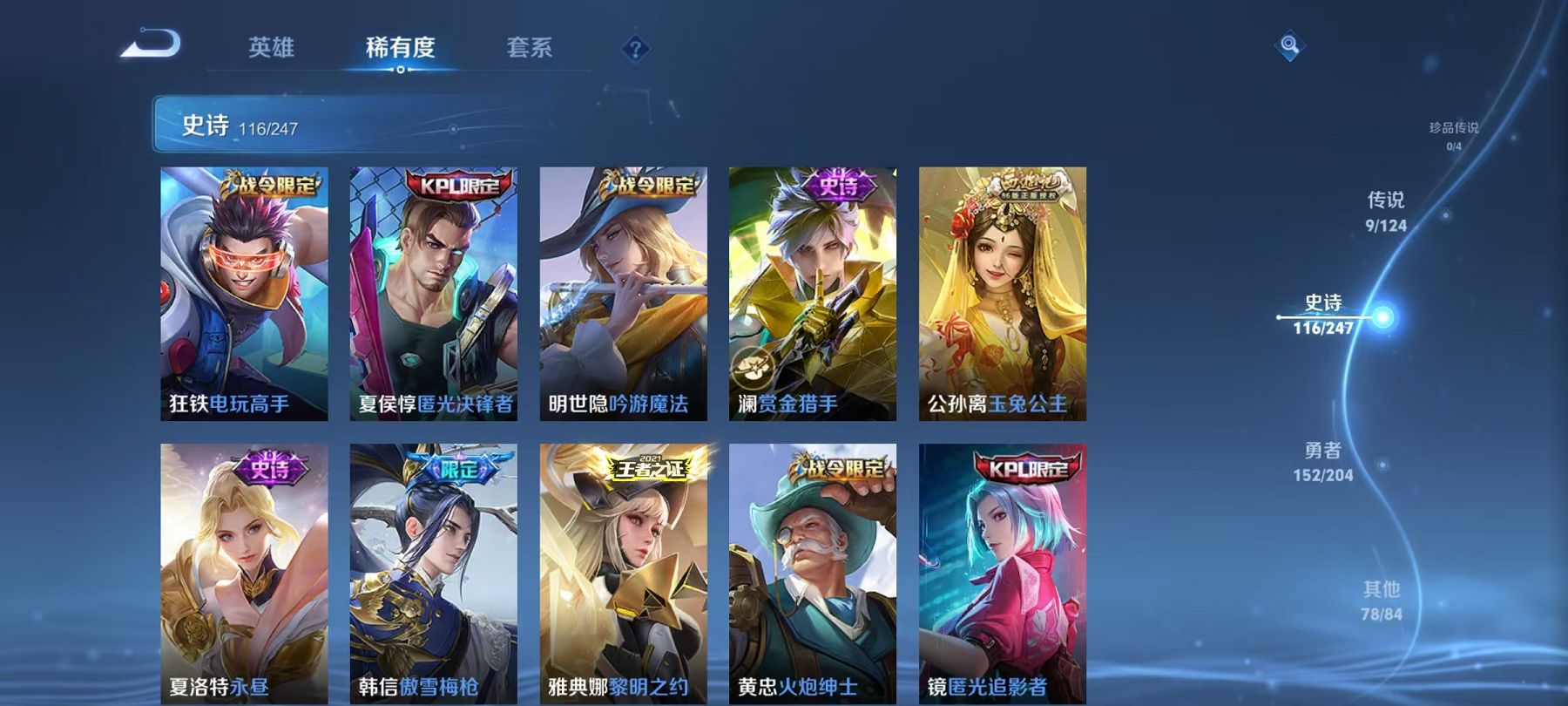
Task: Select the 珍品传说 category on the right
Action: pyautogui.click(x=1457, y=131)
